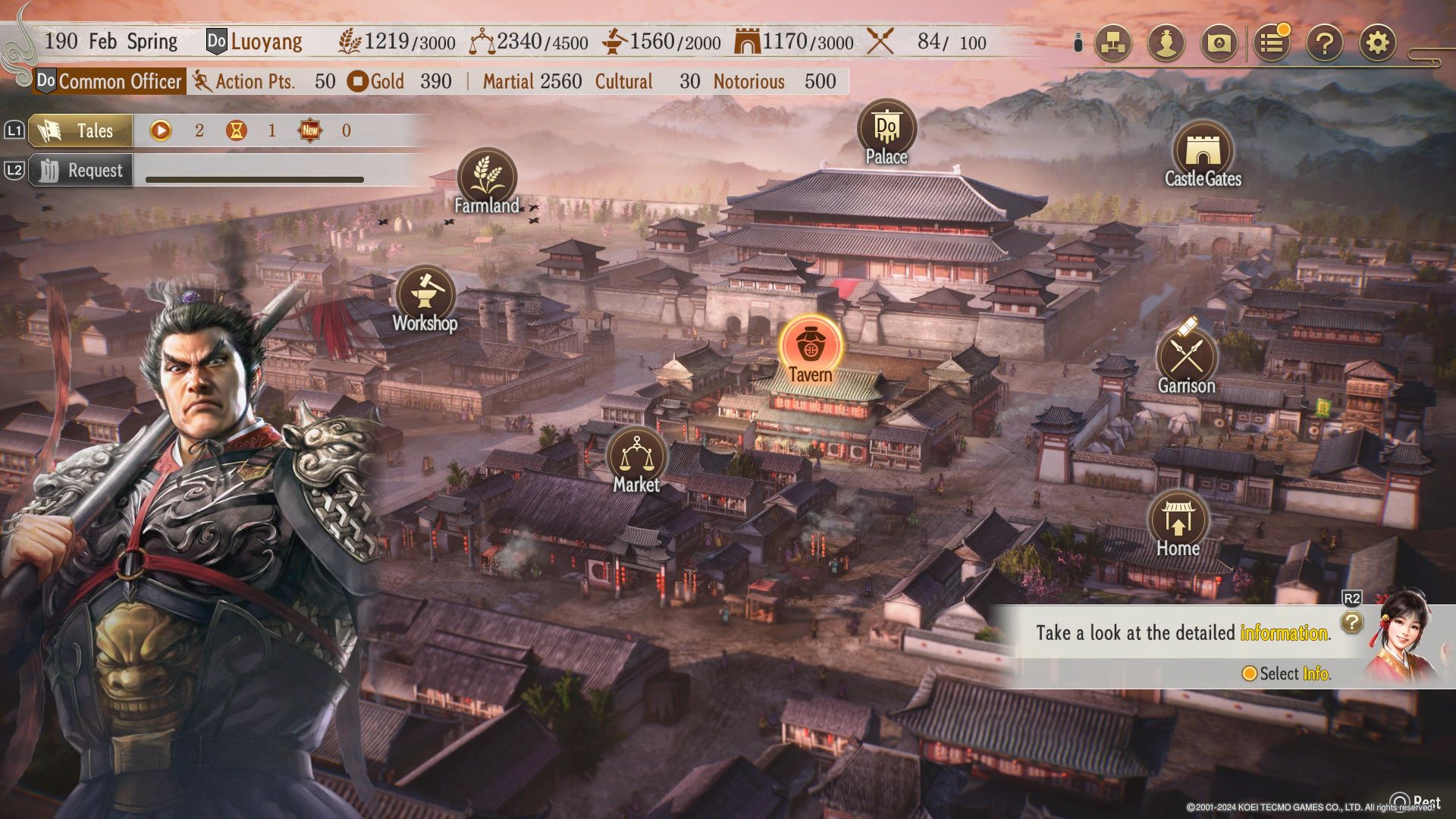
Task: Open the flag banner icon menu
Action: (x=1219, y=43)
